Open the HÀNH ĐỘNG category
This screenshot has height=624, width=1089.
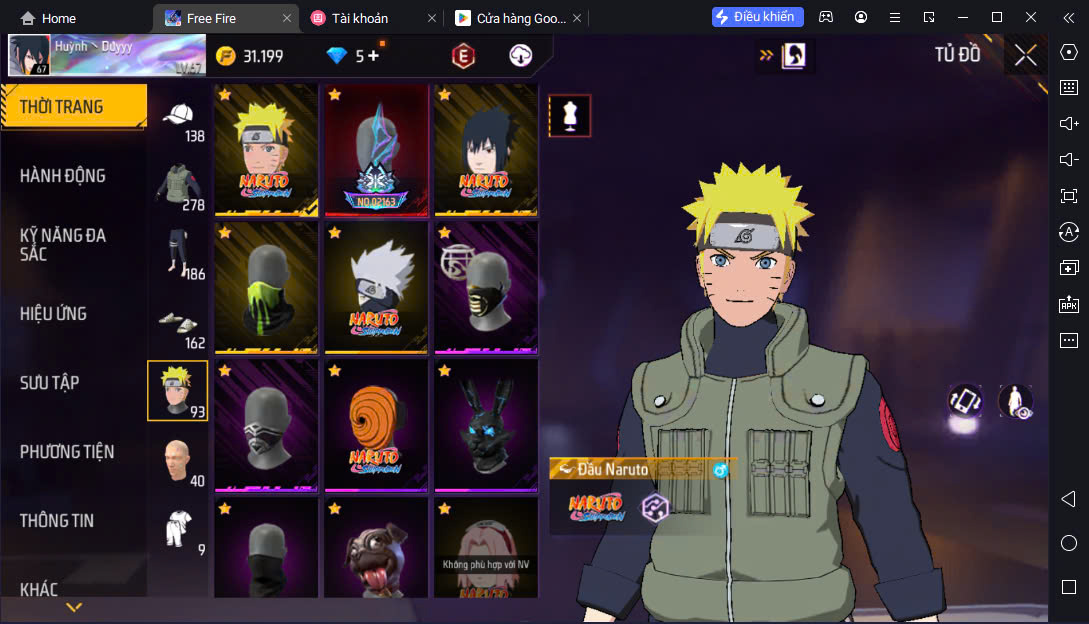point(63,176)
